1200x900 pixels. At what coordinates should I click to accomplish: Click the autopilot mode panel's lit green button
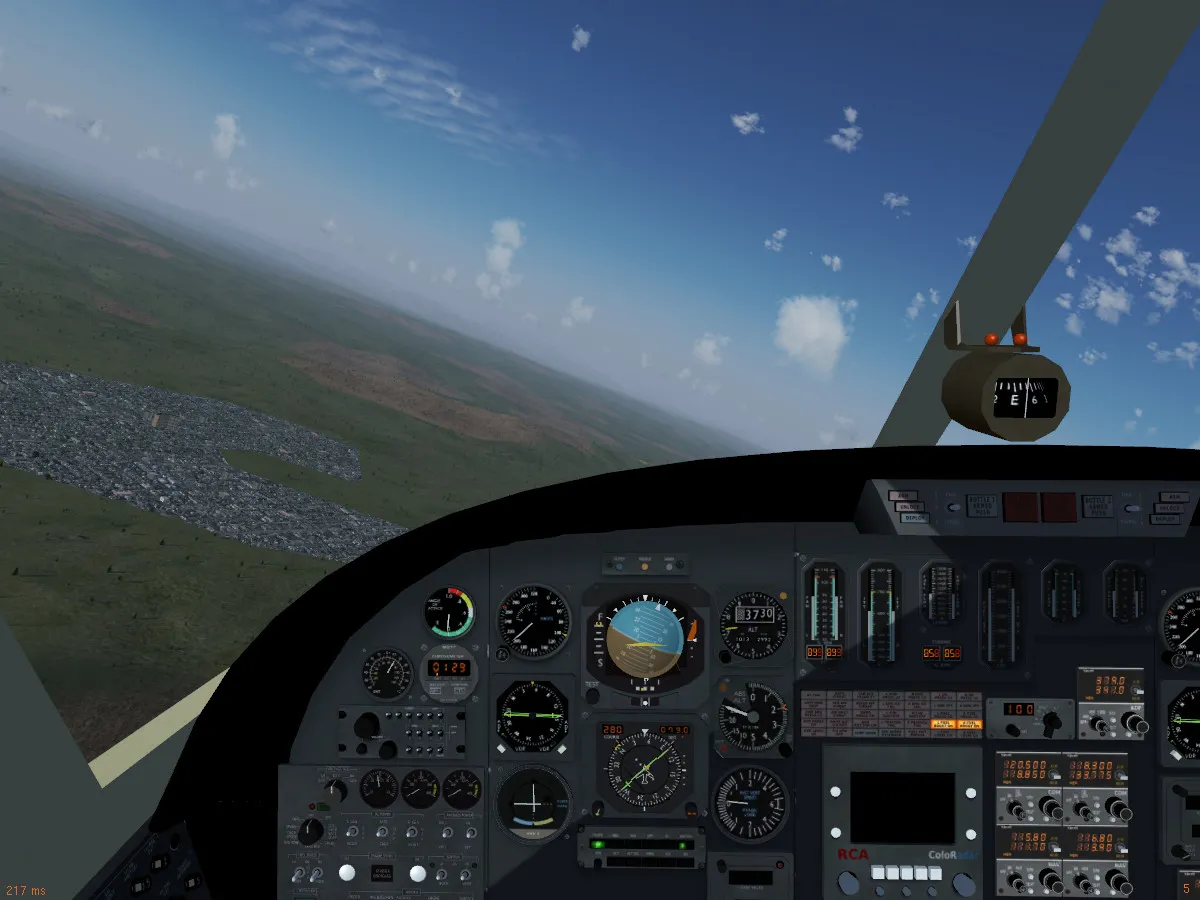[598, 843]
